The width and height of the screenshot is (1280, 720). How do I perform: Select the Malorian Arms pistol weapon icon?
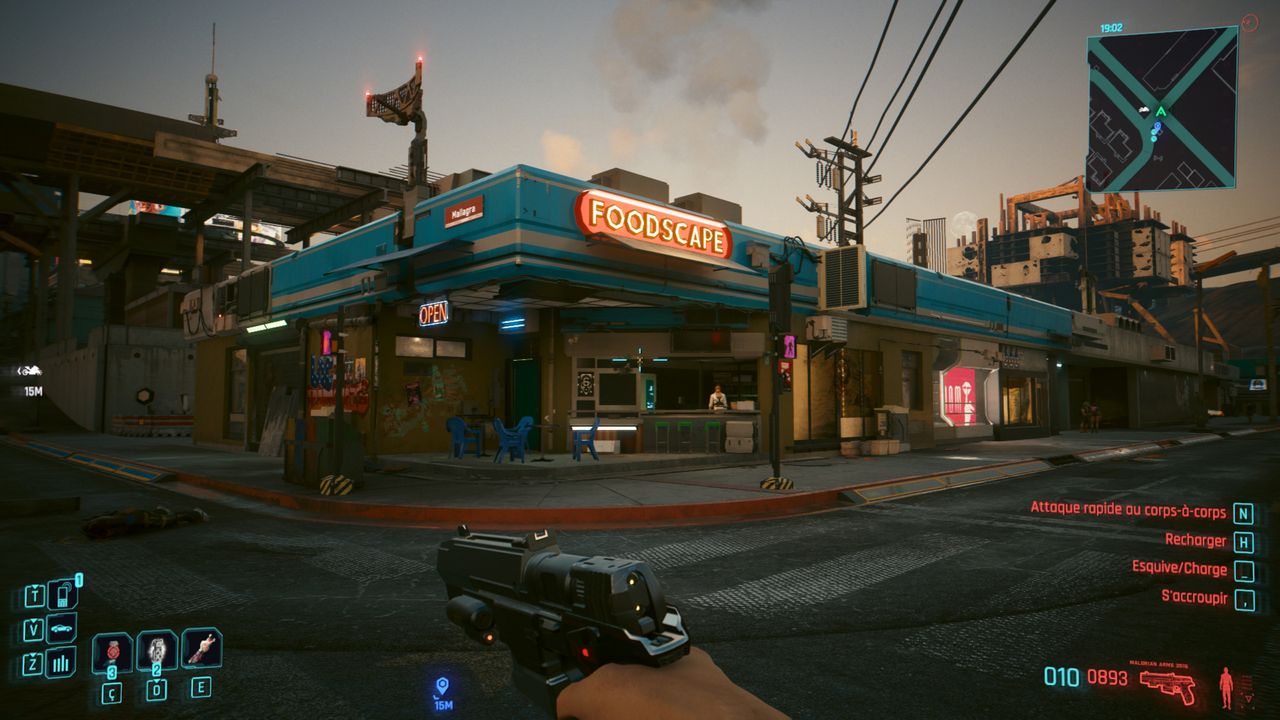1168,686
